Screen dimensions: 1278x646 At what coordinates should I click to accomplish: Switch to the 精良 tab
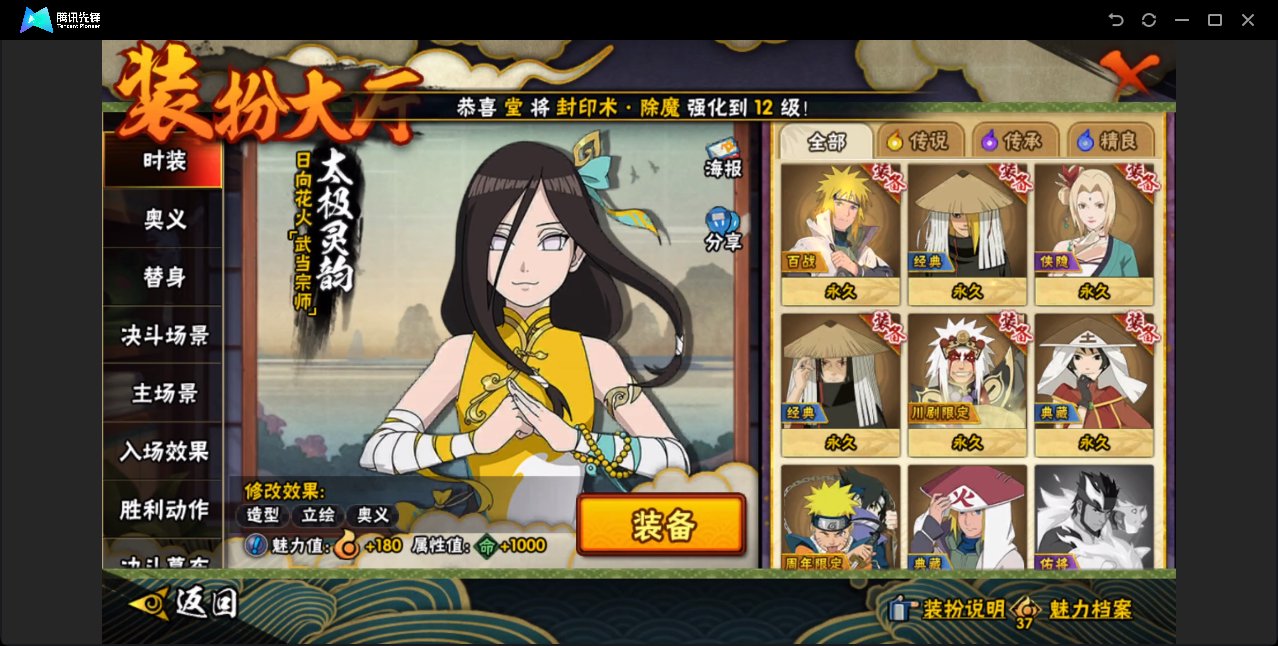tap(1109, 142)
